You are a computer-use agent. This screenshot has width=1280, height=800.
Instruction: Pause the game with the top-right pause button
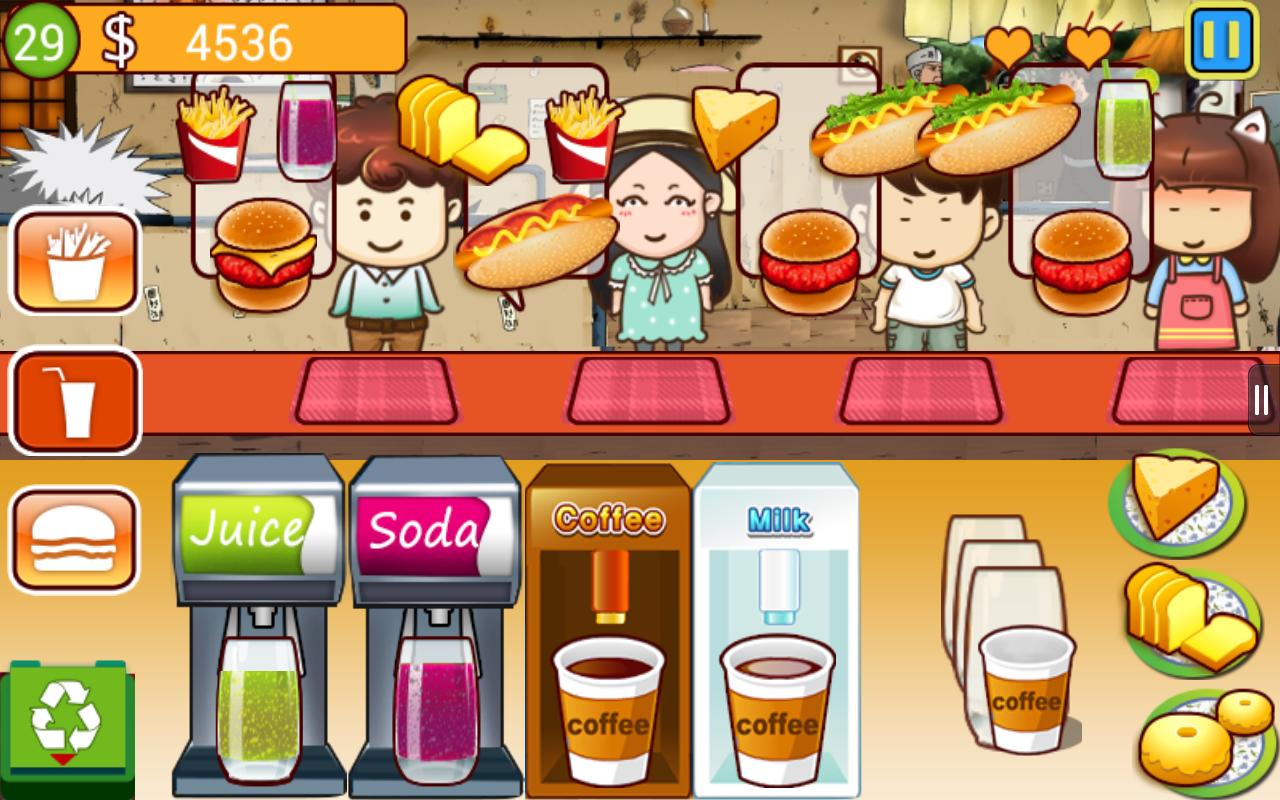point(1222,42)
